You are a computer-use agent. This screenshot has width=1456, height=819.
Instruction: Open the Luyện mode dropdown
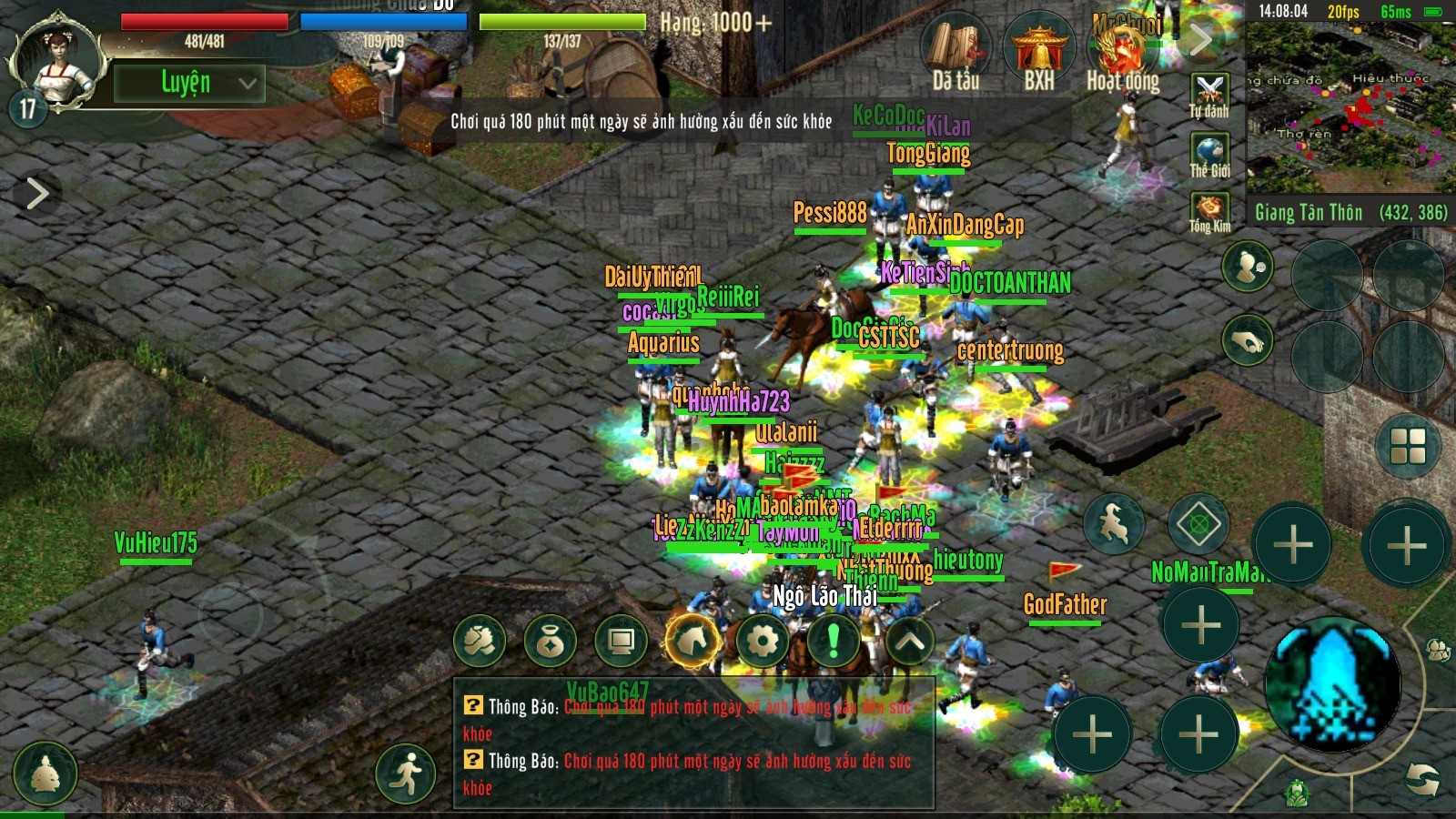[189, 83]
